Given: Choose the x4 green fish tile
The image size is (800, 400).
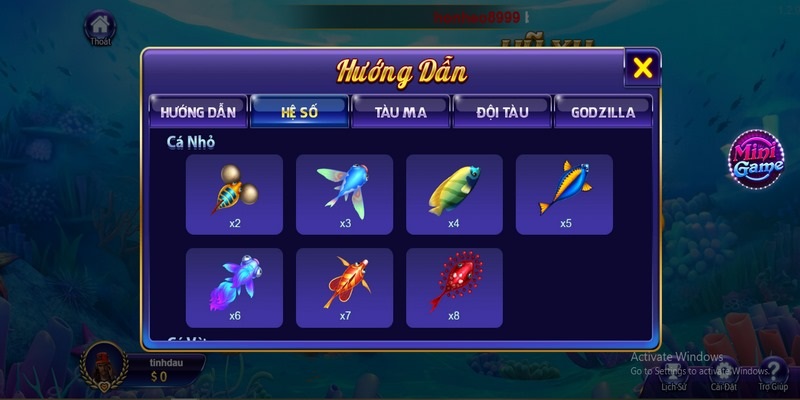Looking at the screenshot, I should [x=454, y=194].
